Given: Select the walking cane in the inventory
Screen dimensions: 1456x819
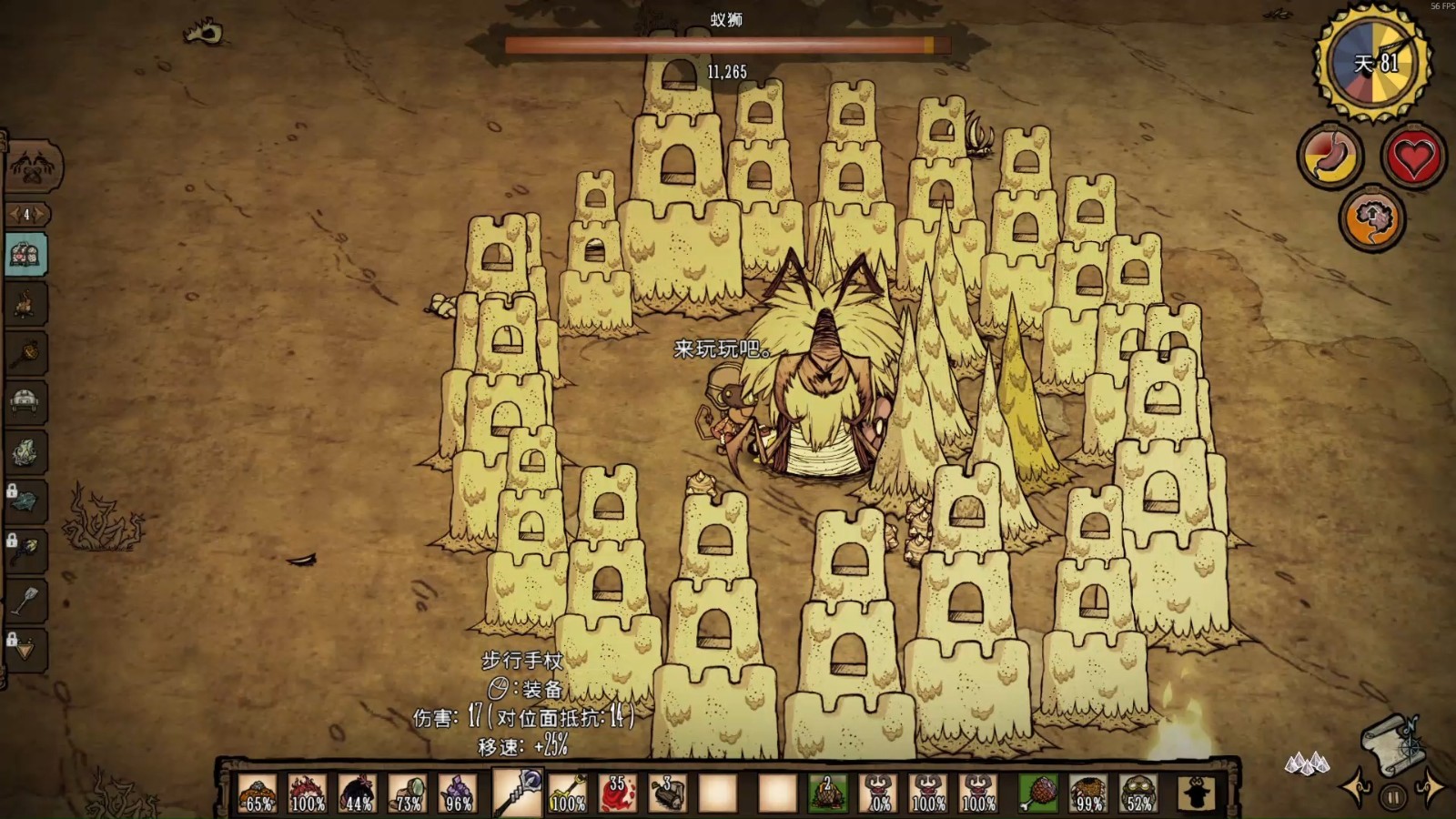Looking at the screenshot, I should (x=518, y=791).
